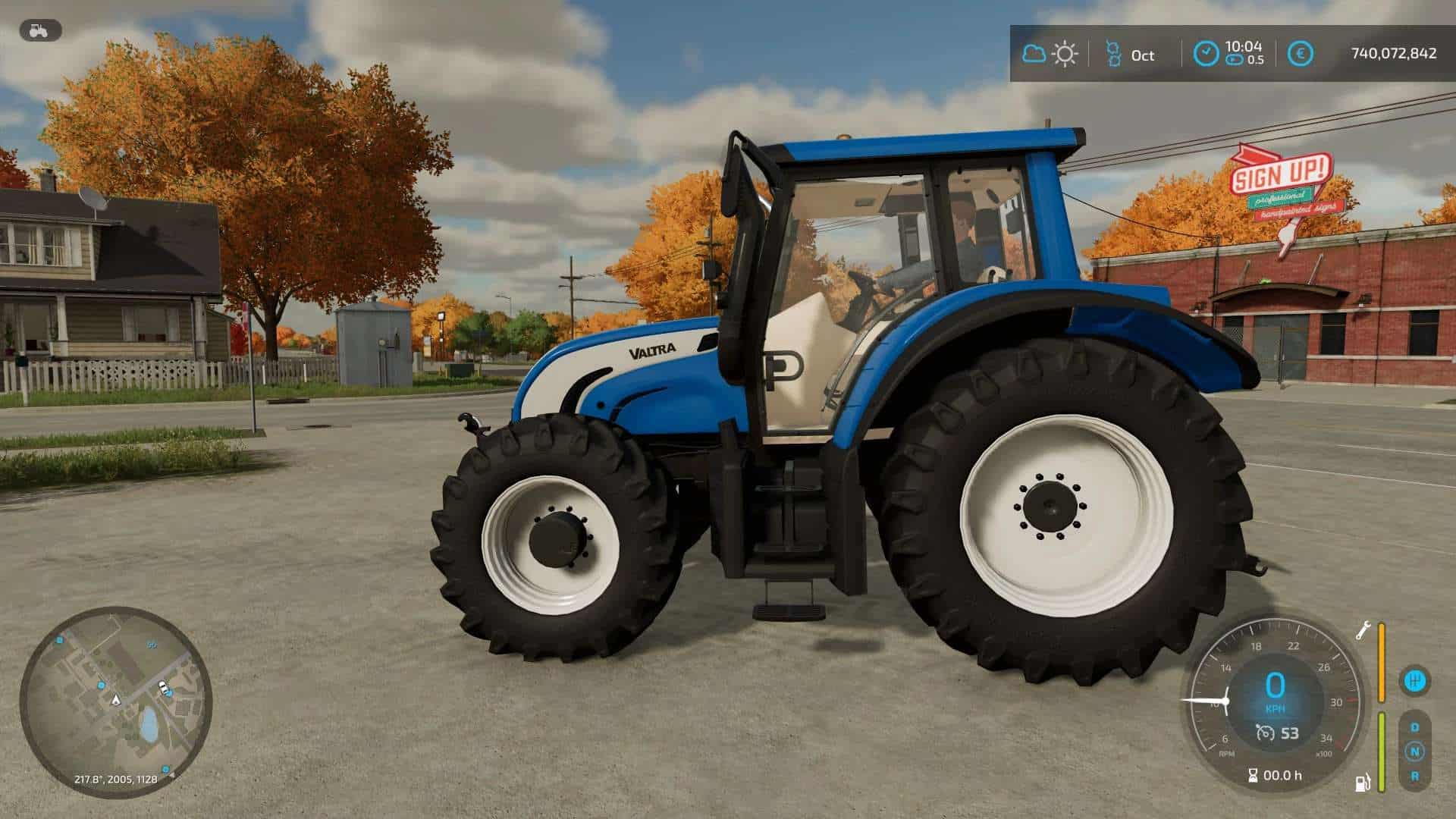Screen dimensions: 1456x819
Task: Toggle the cruise control speed icon
Action: pos(1264,733)
